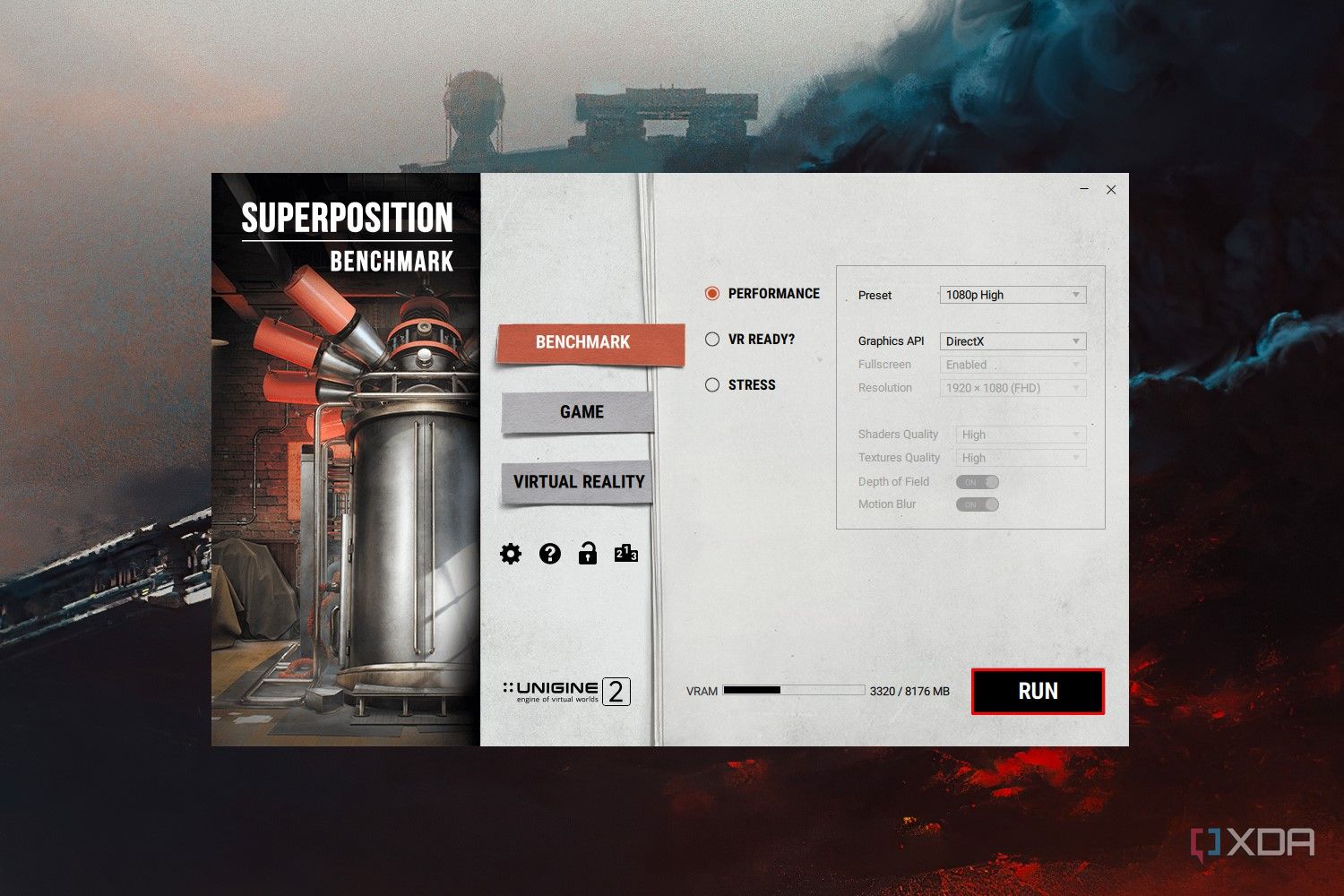Choose the Performance radio option
The height and width of the screenshot is (896, 1344).
[x=712, y=294]
